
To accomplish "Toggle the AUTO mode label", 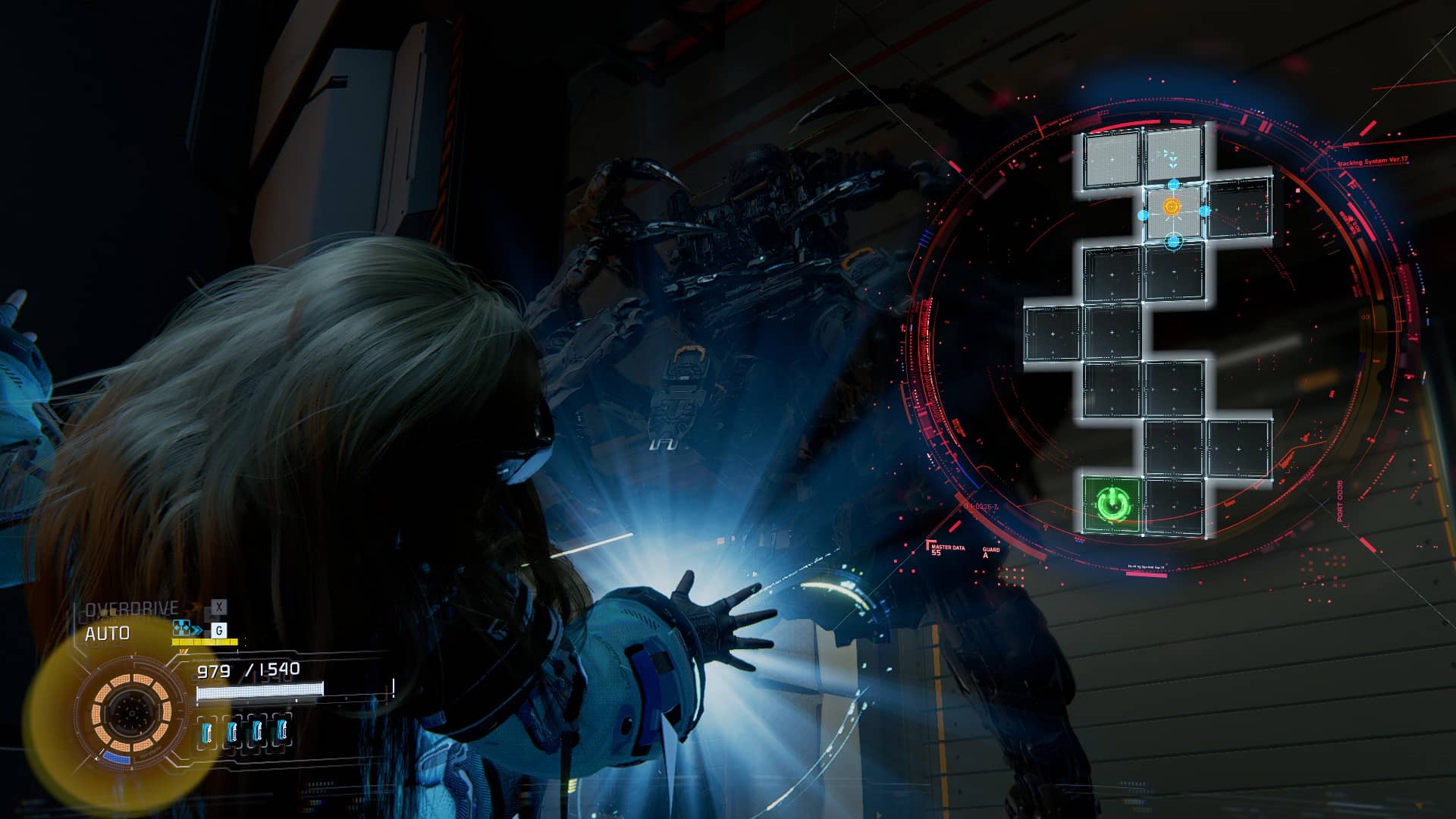I will (x=107, y=634).
